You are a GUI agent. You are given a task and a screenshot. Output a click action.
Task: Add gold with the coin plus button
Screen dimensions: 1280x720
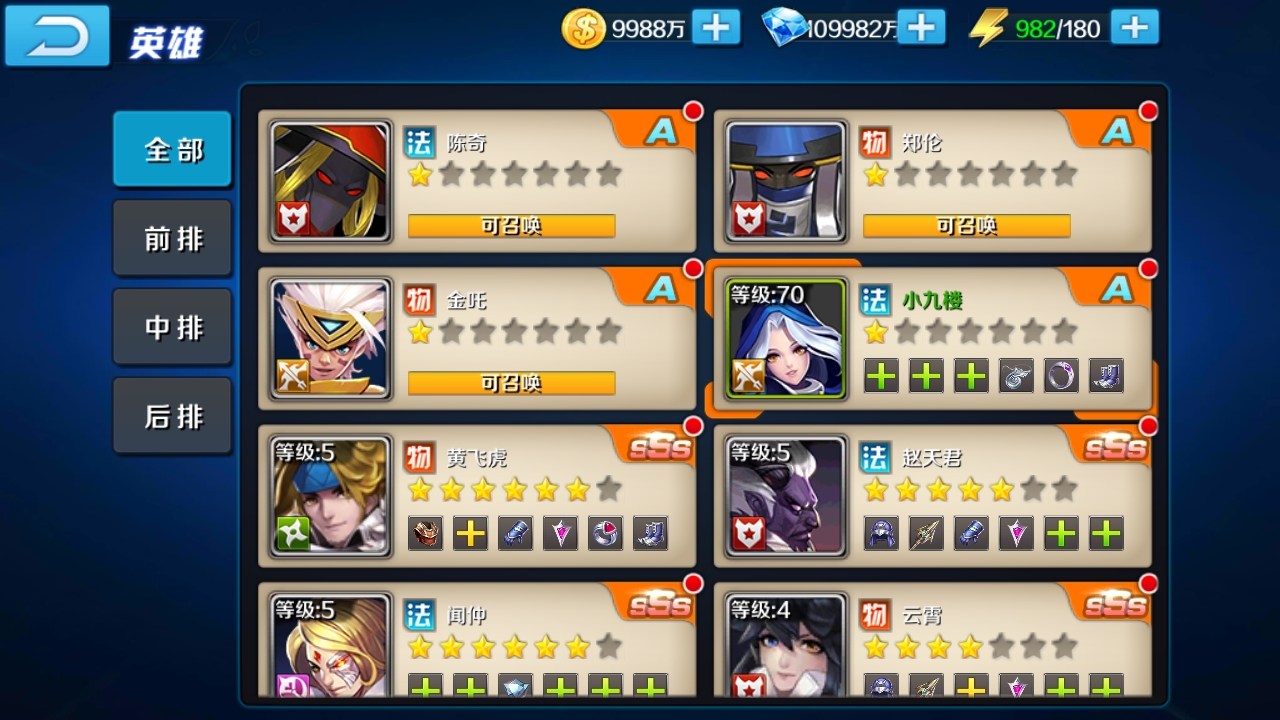coord(718,27)
